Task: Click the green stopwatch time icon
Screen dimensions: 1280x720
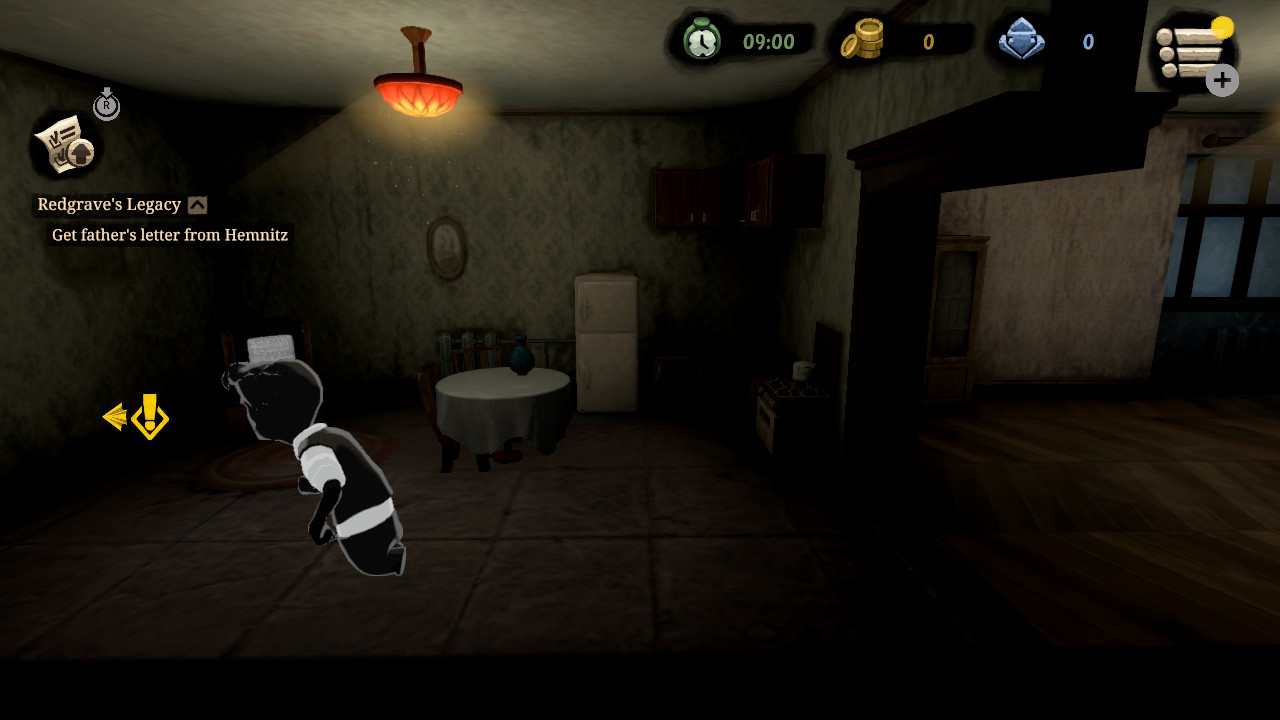Action: pos(702,42)
